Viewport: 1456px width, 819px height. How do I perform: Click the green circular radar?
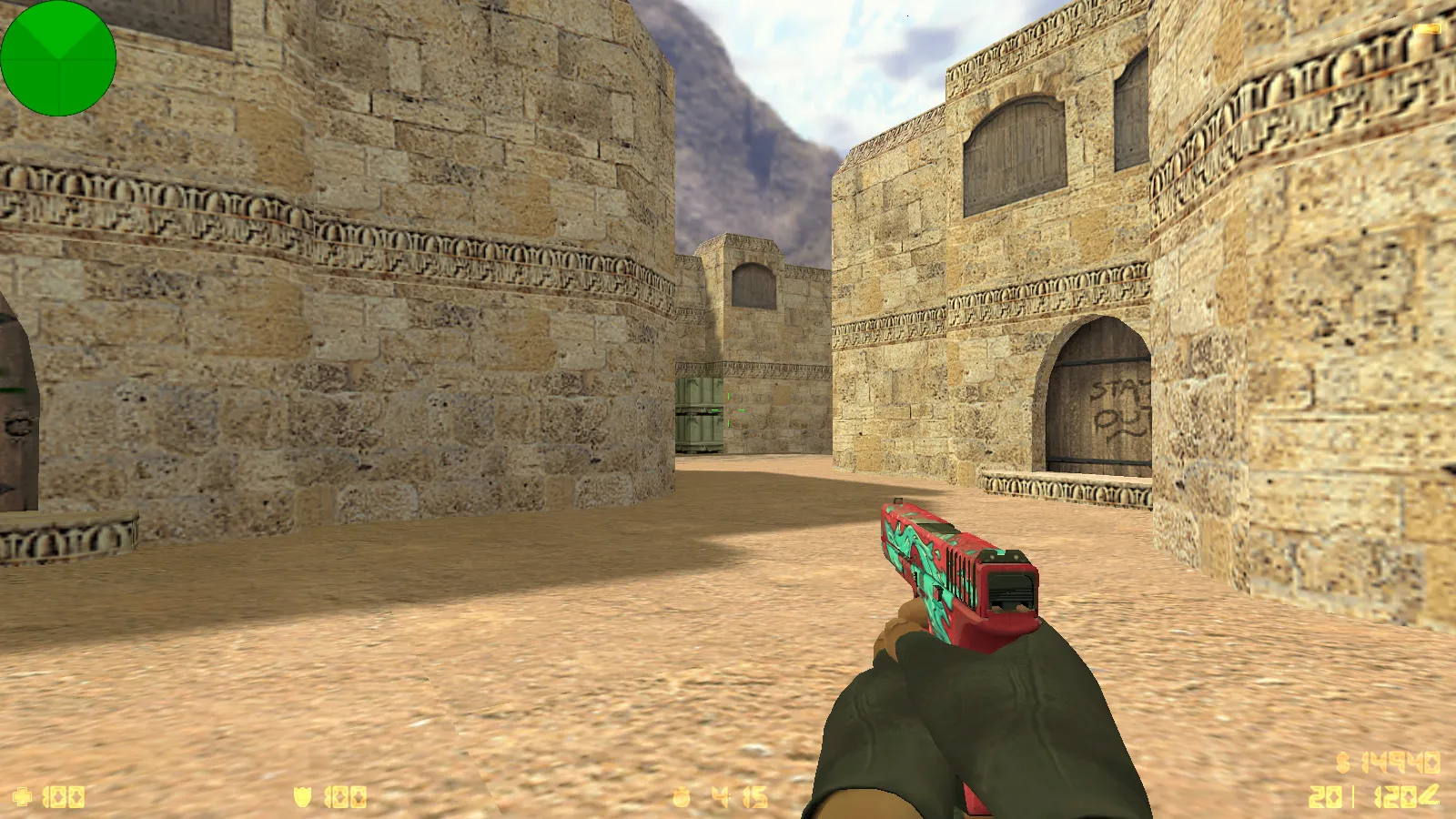58,58
